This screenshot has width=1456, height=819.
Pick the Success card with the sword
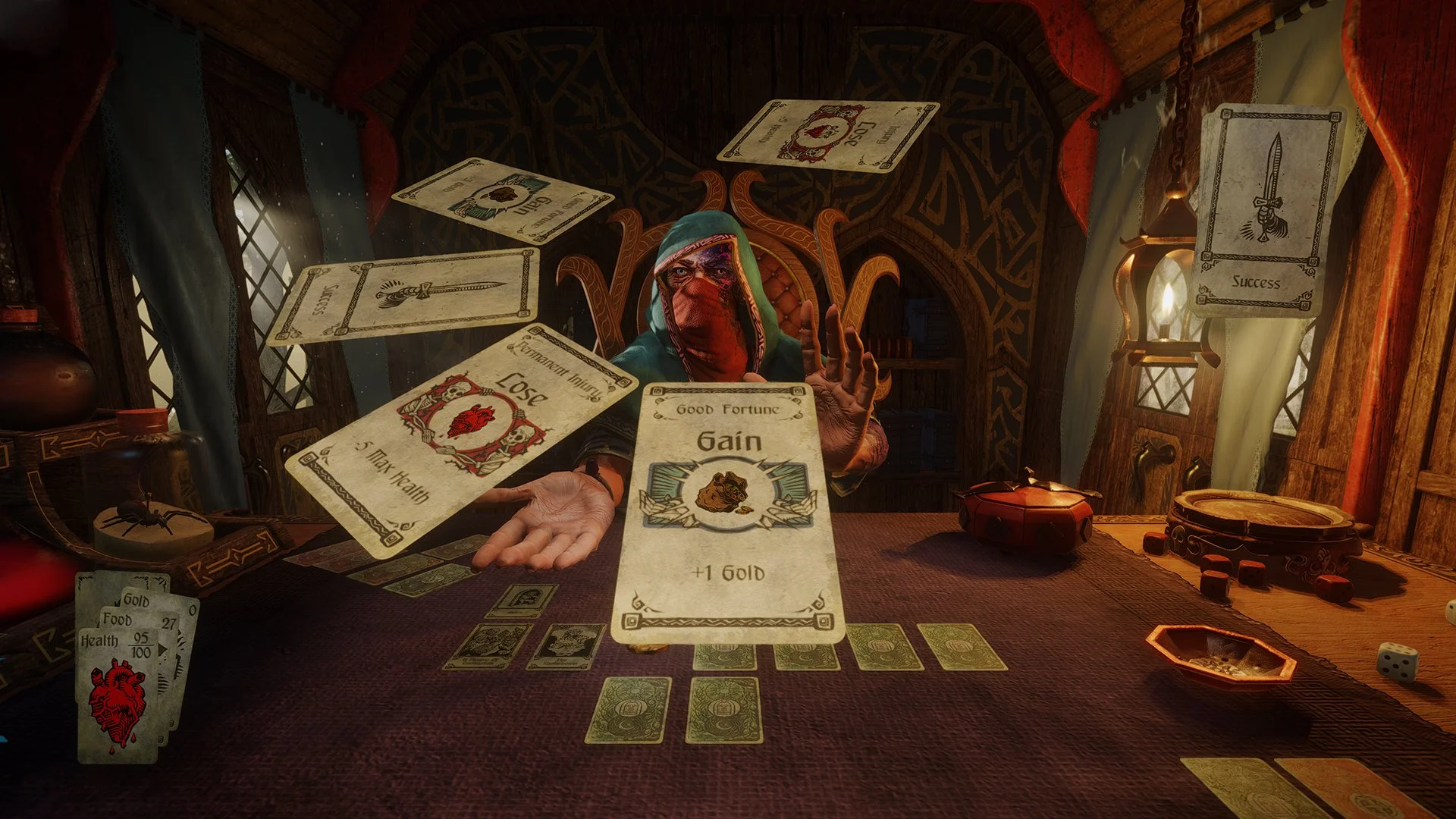click(x=402, y=296)
